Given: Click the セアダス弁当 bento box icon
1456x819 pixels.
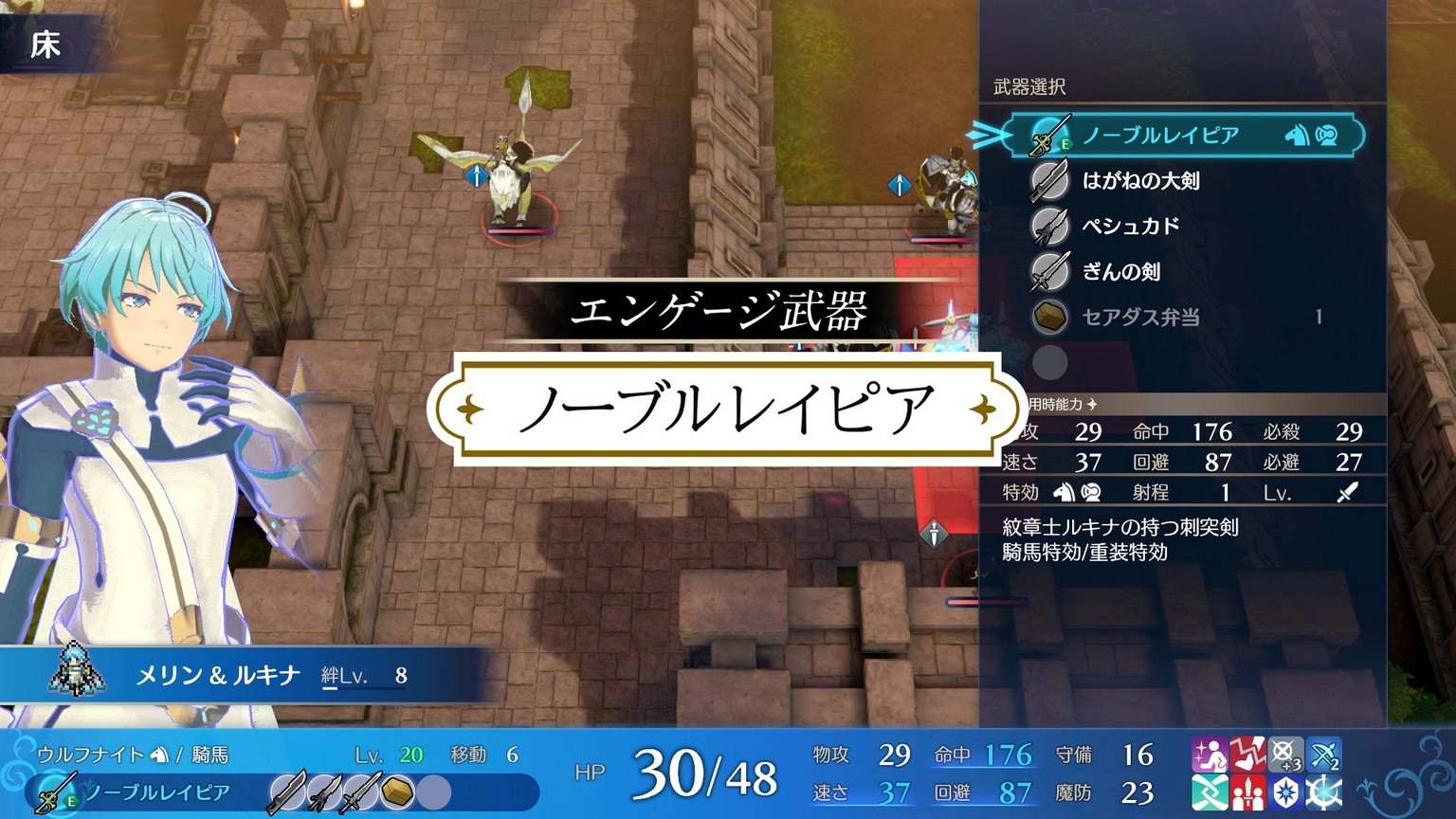Looking at the screenshot, I should 1050,317.
